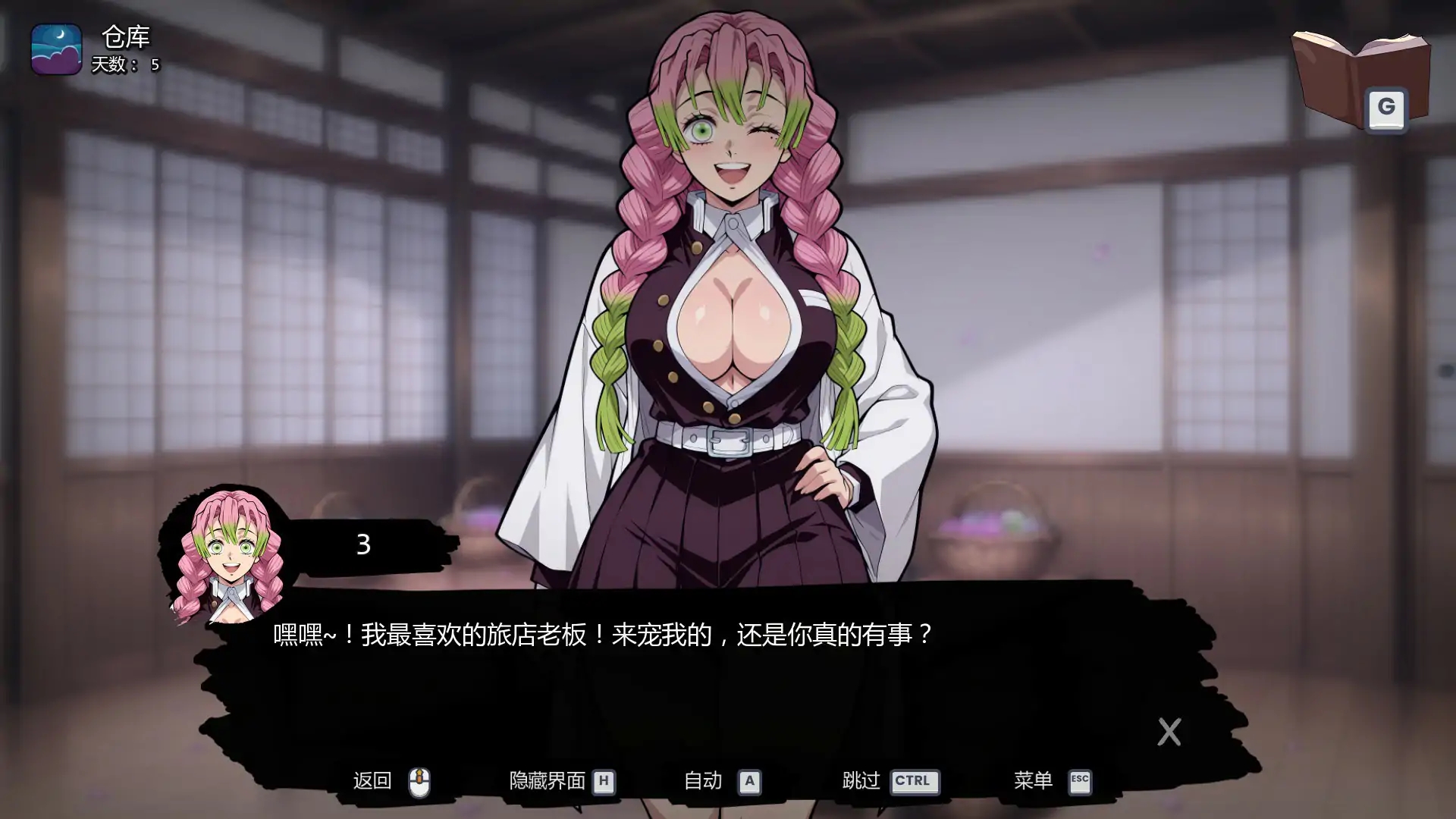Toggle 隐藏界面 to hide the interface
This screenshot has width=1456, height=819.
click(x=548, y=780)
